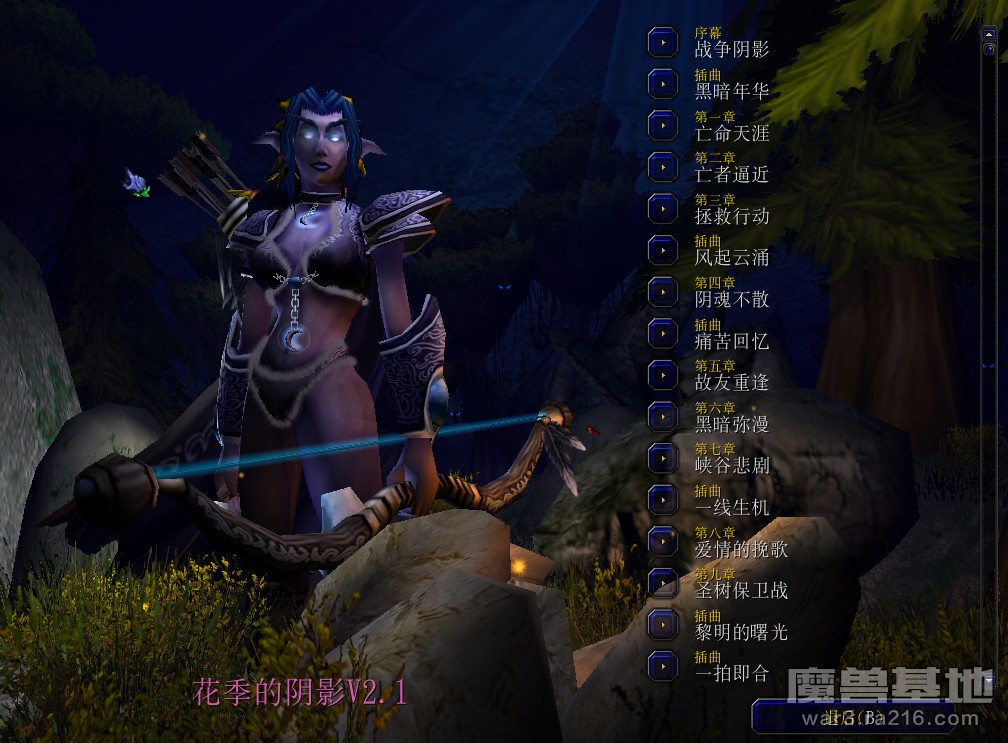Launch the 一拍即合 interlude
The height and width of the screenshot is (743, 1008).
663,664
